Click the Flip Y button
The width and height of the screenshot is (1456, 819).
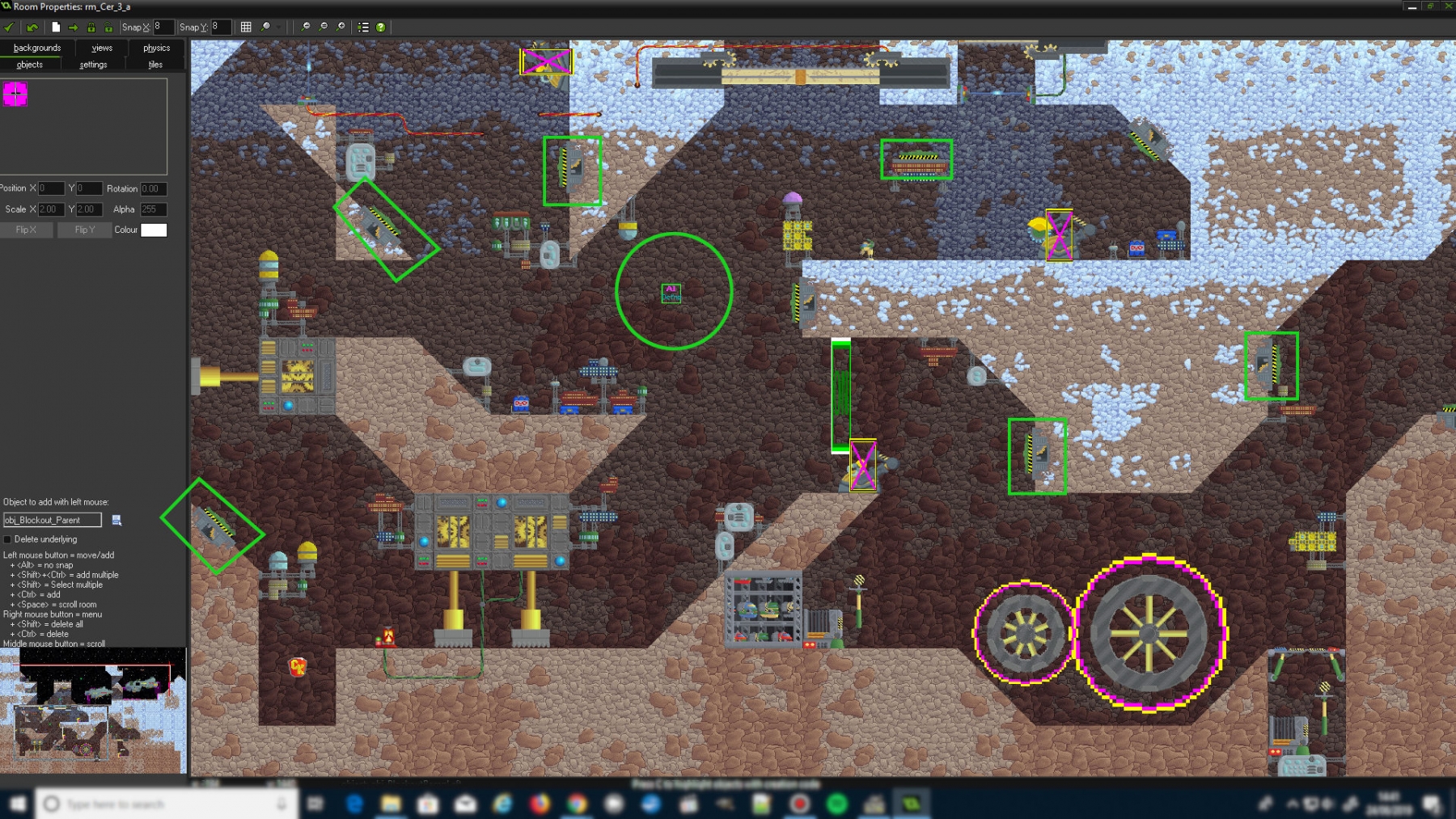coord(85,230)
